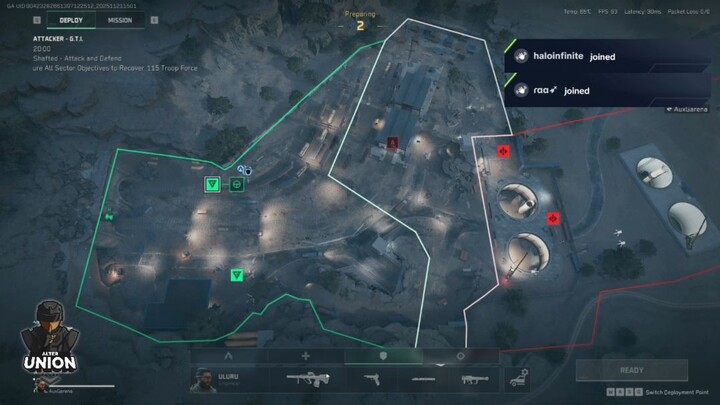Open the assault rifle primary weapon slot
This screenshot has width=720, height=405.
click(307, 378)
